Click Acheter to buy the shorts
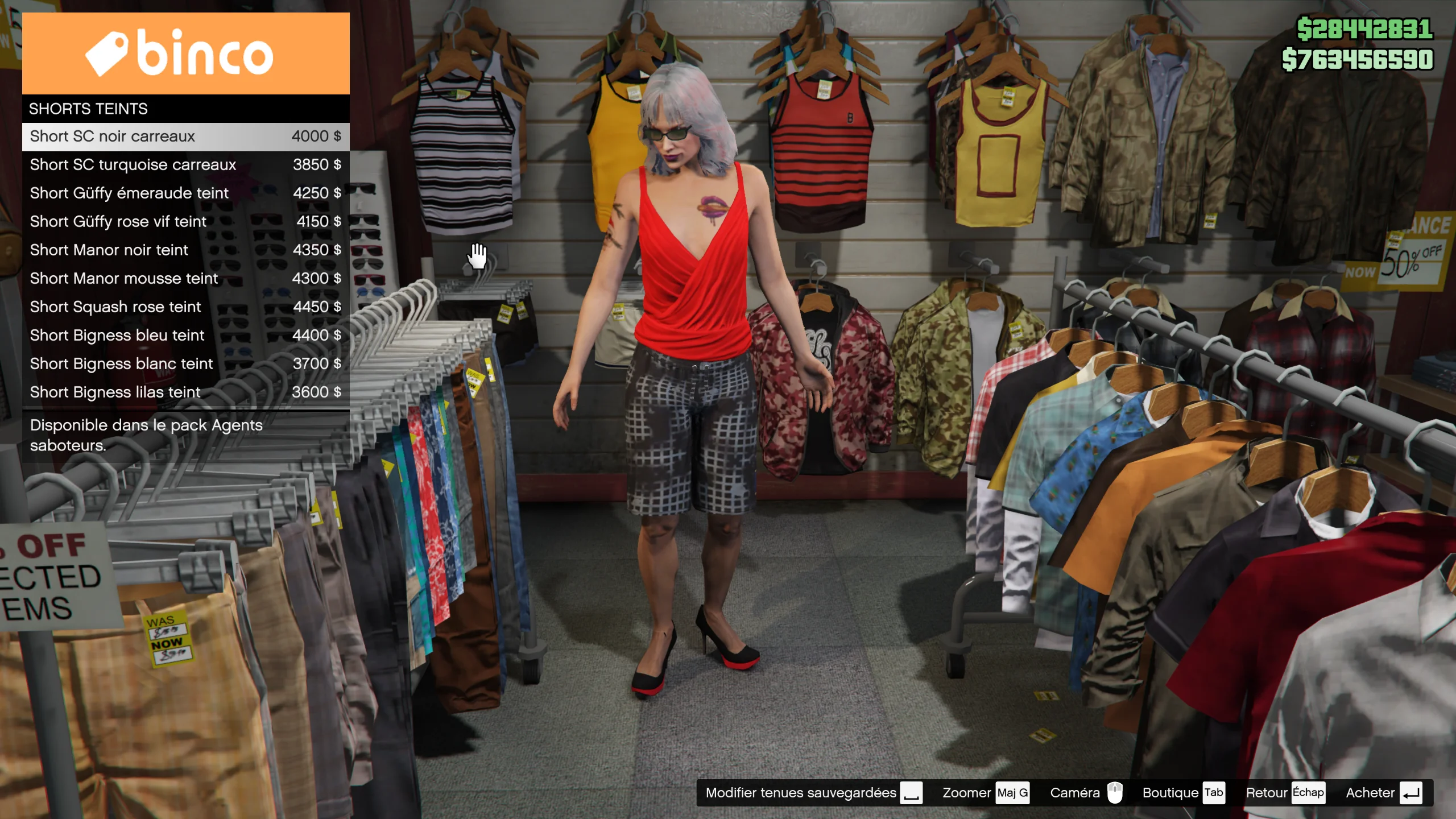Viewport: 1456px width, 819px height. click(x=1383, y=793)
